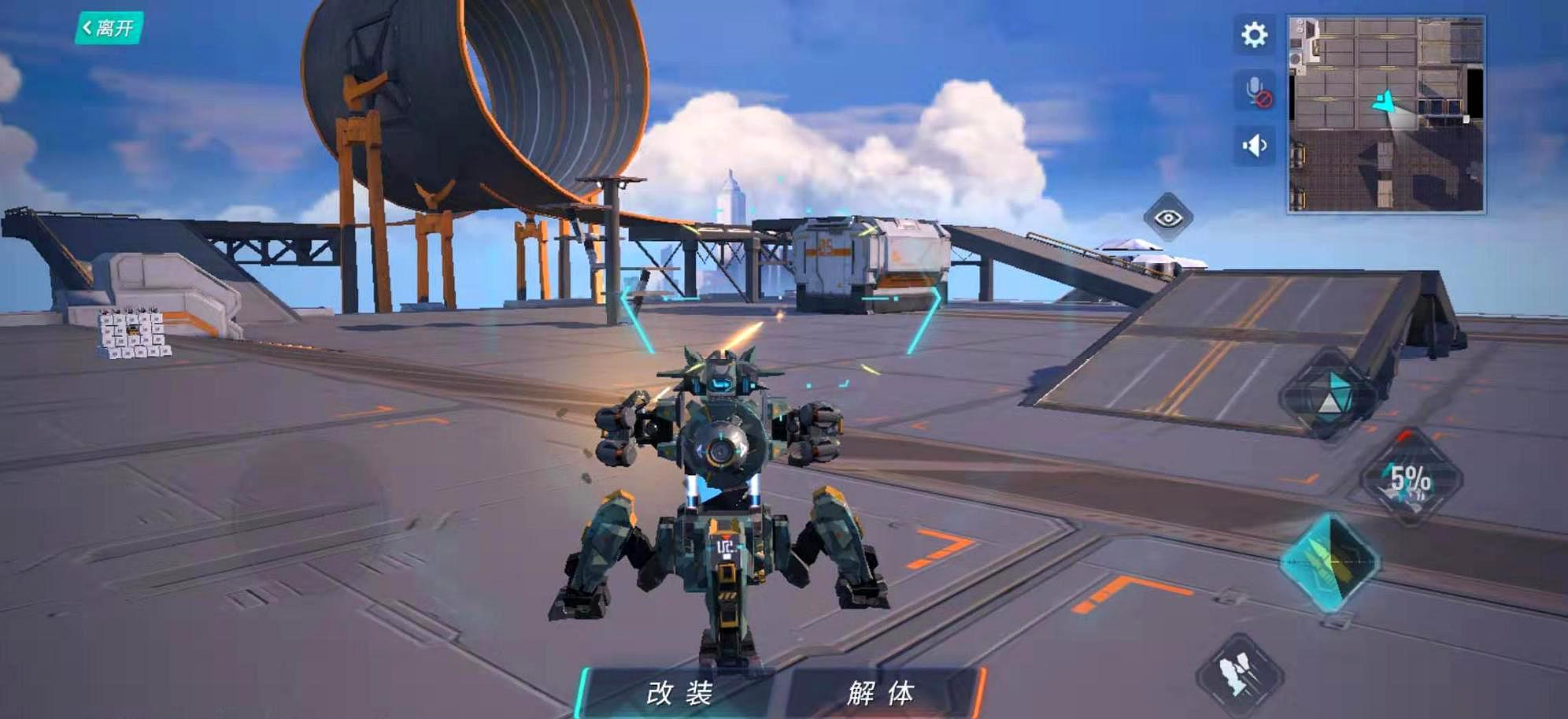Mute game audio with the speaker icon
The height and width of the screenshot is (719, 1568).
click(x=1253, y=144)
